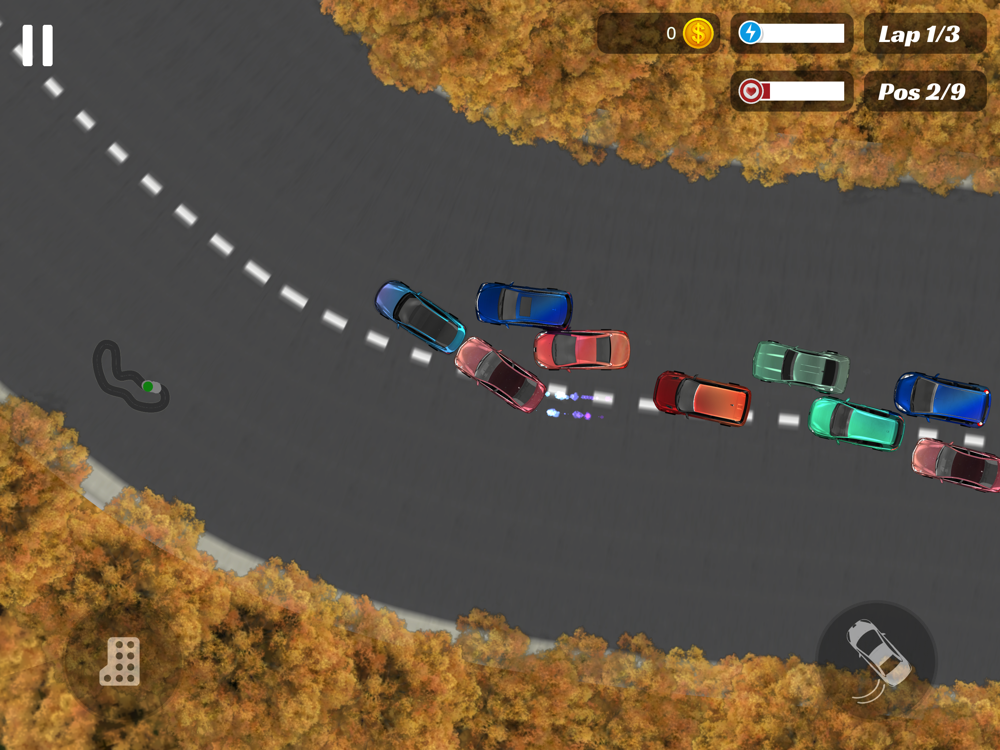Pause the race

(38, 45)
